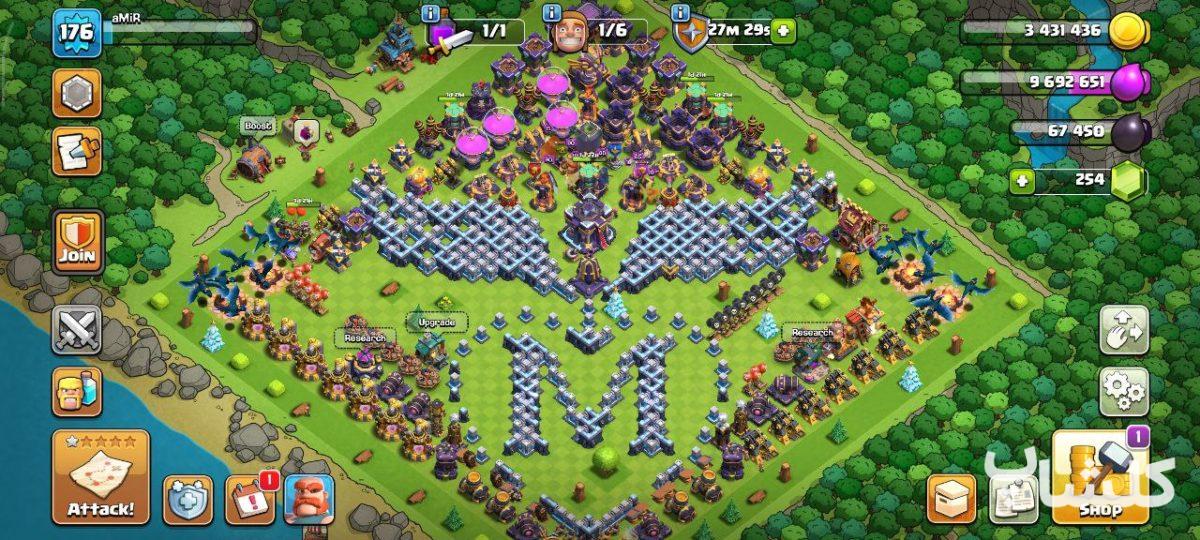The height and width of the screenshot is (540, 1200).
Task: Click the barbarian face icon
Action: (309, 500)
